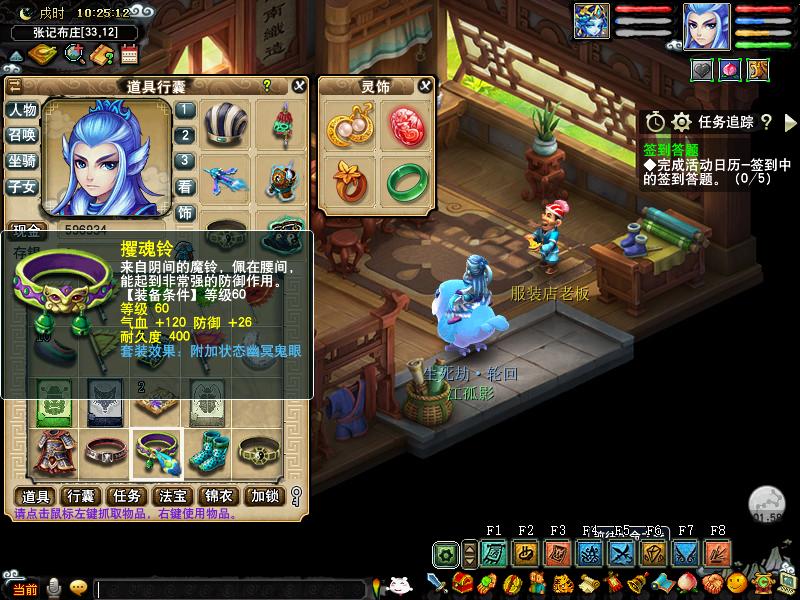Select the 坐骑 mount tab
Viewport: 800px width, 600px height.
(22, 160)
